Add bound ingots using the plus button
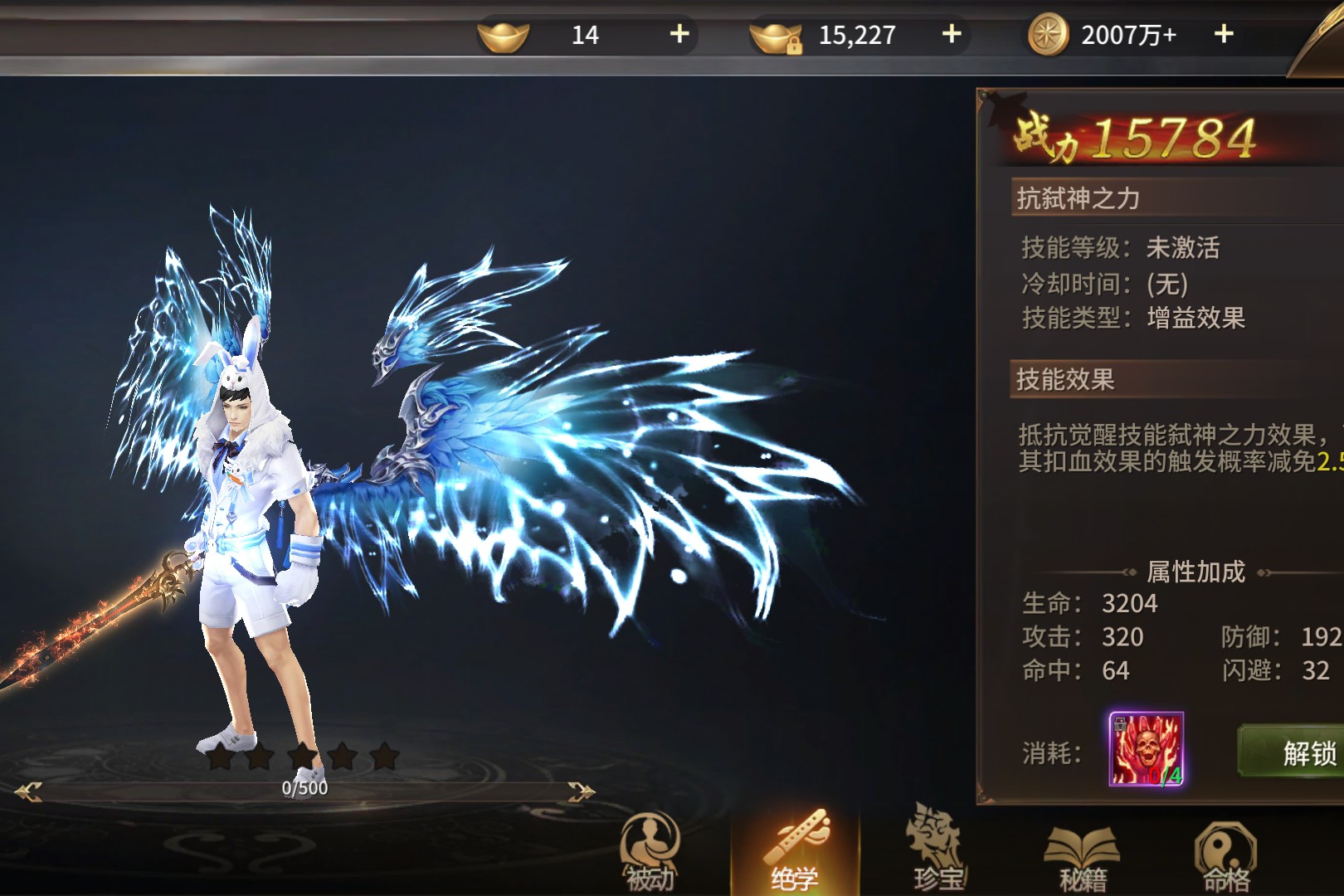The height and width of the screenshot is (896, 1344). point(952,34)
